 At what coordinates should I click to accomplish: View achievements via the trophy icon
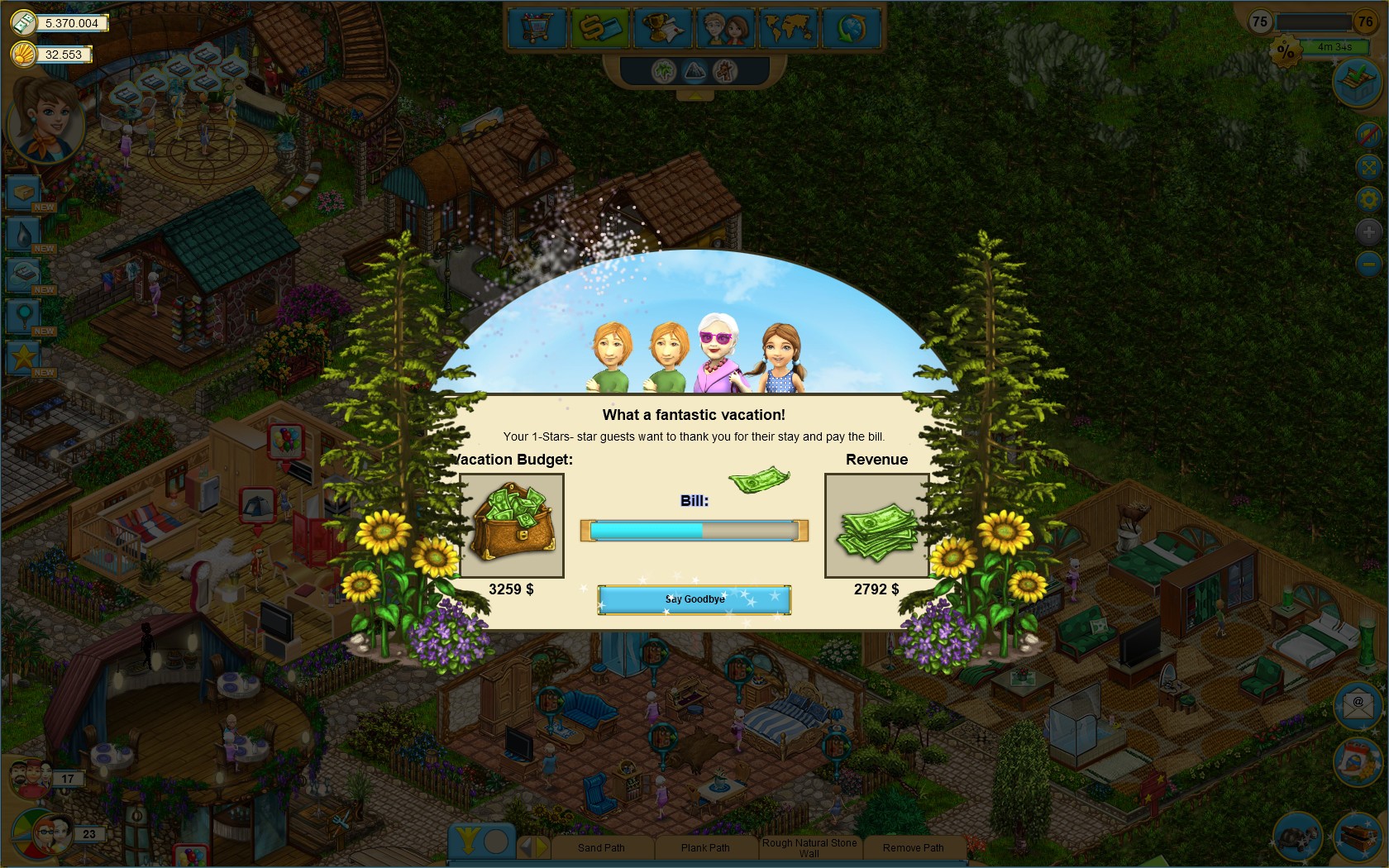[662, 28]
